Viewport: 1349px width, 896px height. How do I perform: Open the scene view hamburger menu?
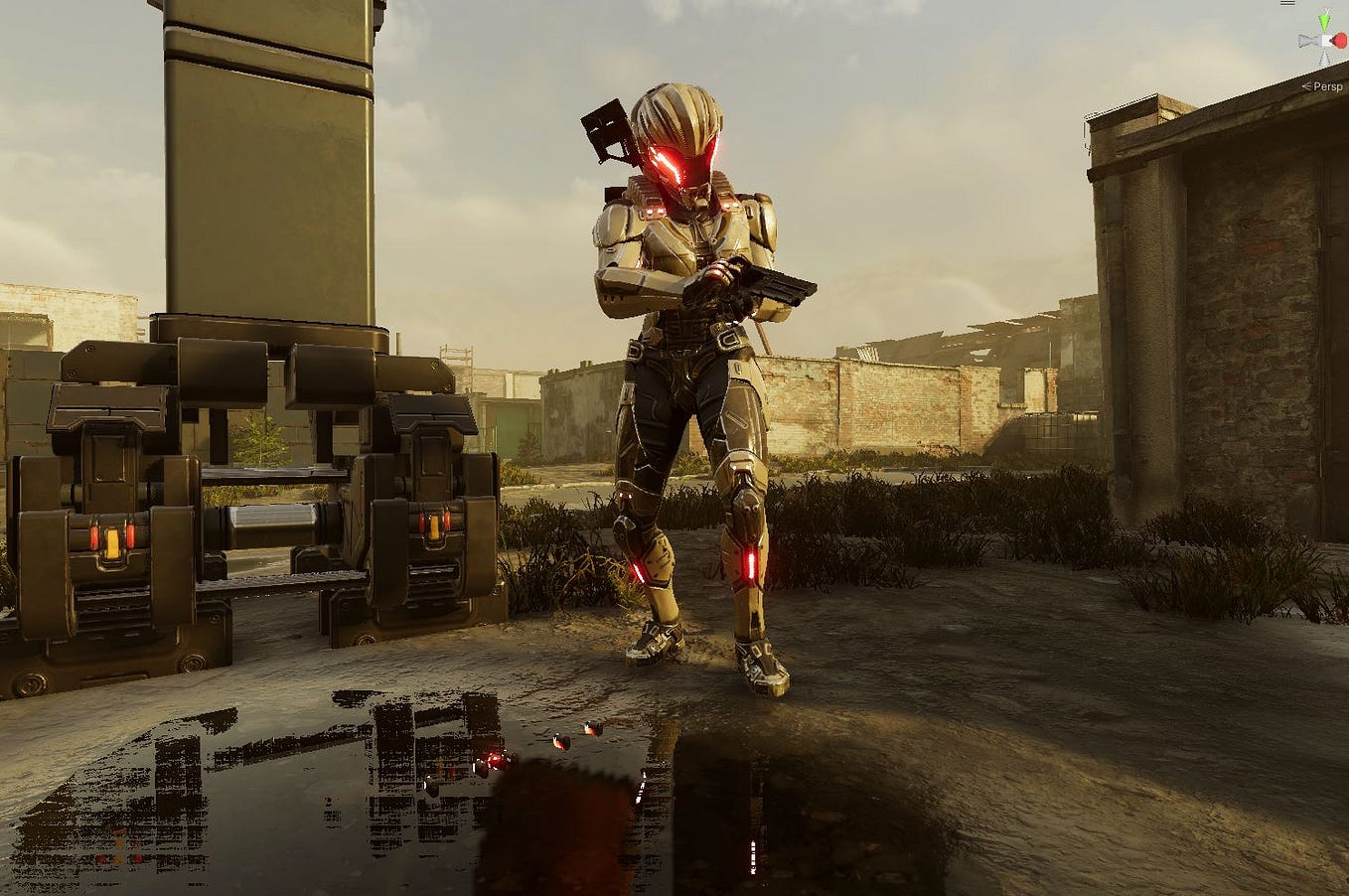click(1287, 3)
